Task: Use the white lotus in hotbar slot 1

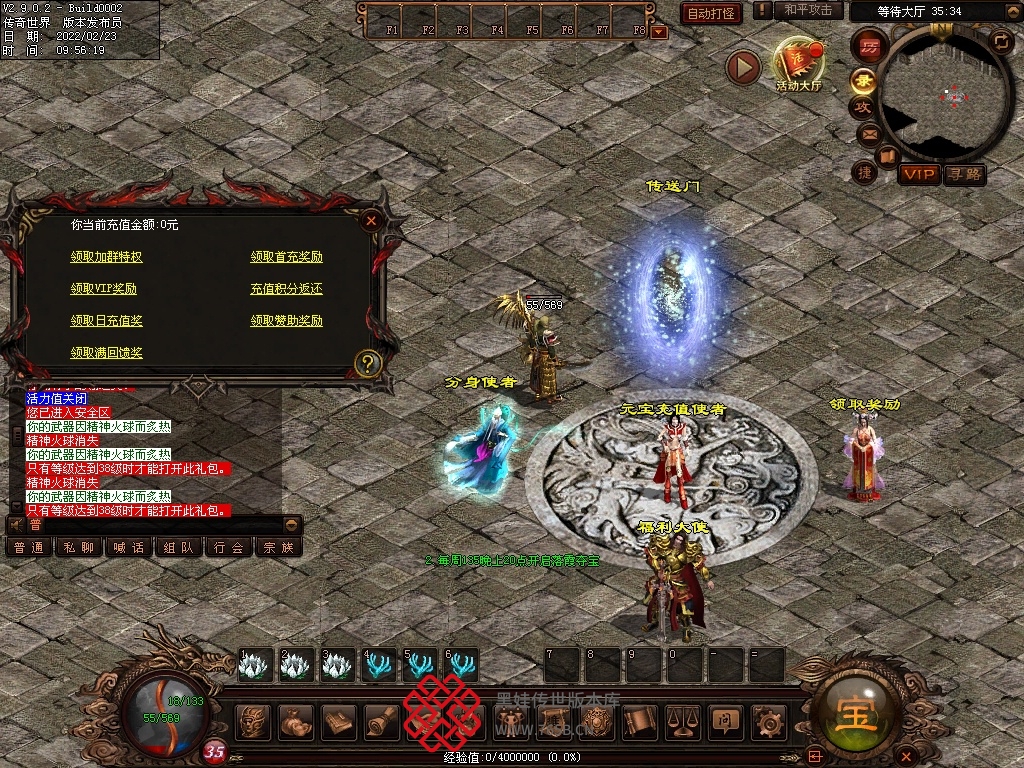Action: [x=254, y=665]
